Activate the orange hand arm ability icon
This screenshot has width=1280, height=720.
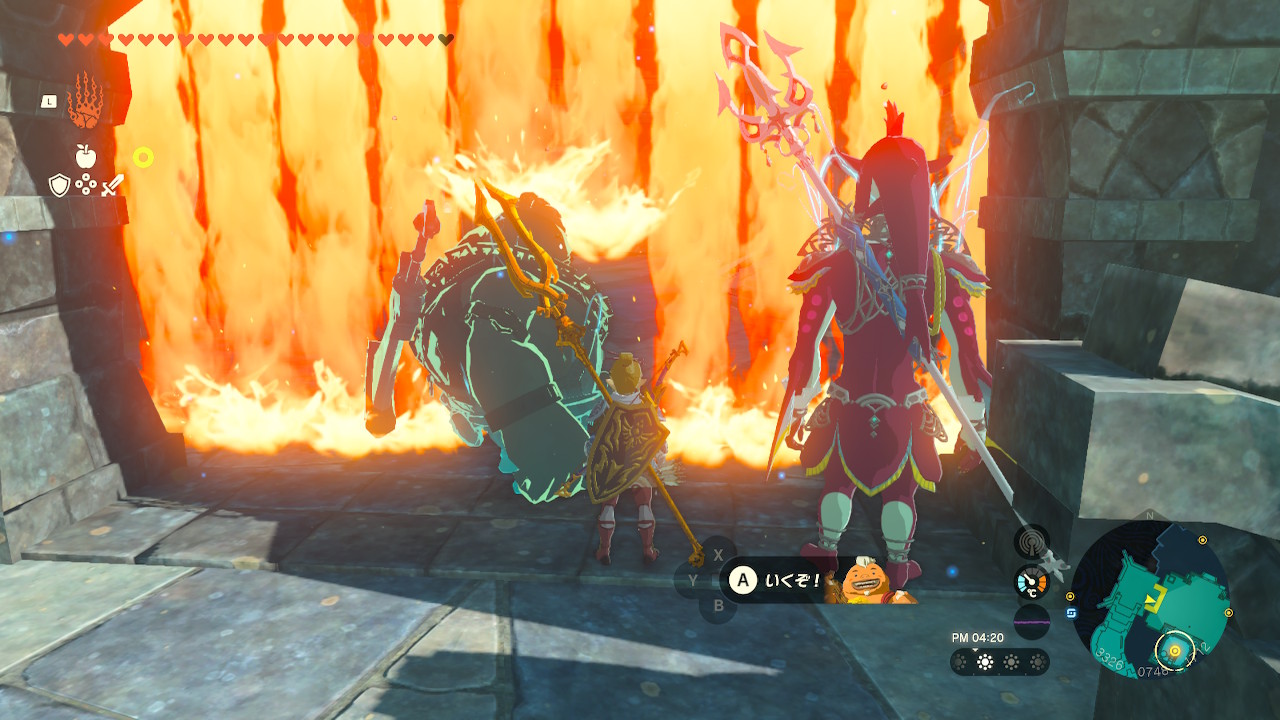click(x=85, y=100)
